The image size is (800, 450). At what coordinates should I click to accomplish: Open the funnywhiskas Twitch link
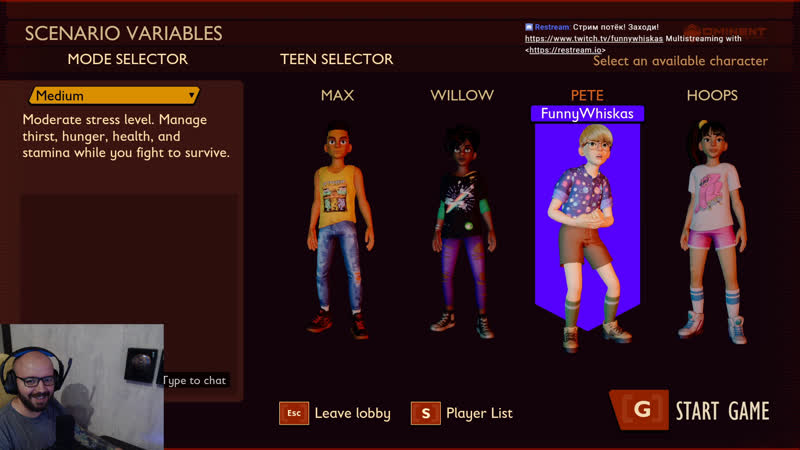pyautogui.click(x=594, y=38)
